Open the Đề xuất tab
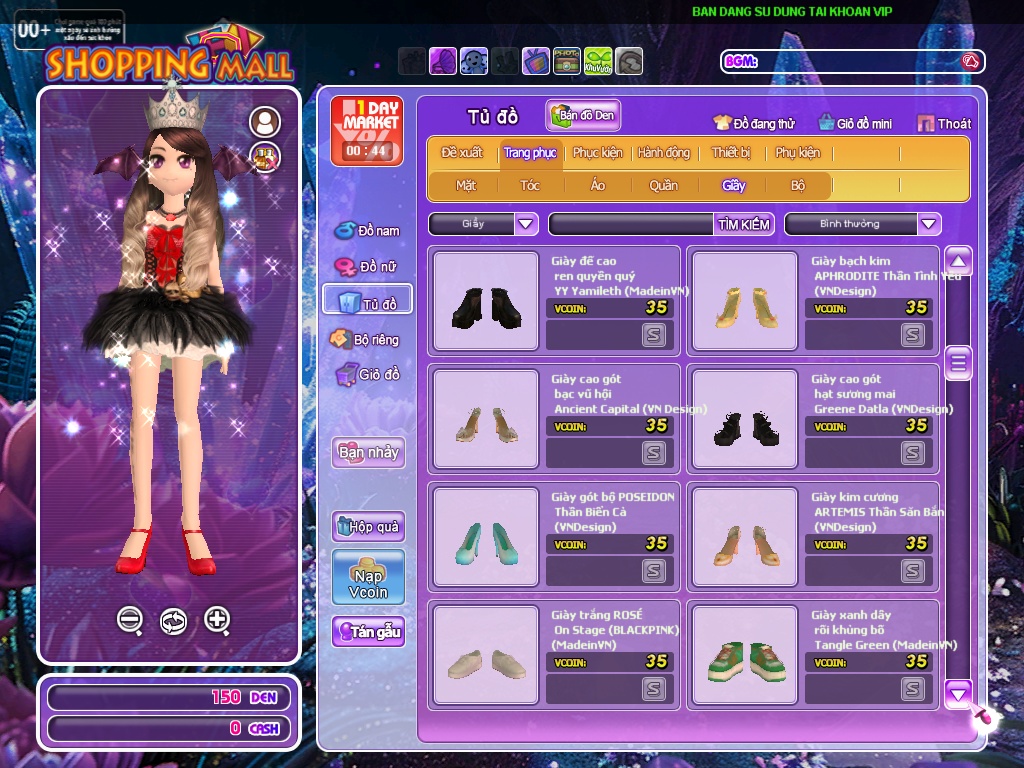 [462, 153]
